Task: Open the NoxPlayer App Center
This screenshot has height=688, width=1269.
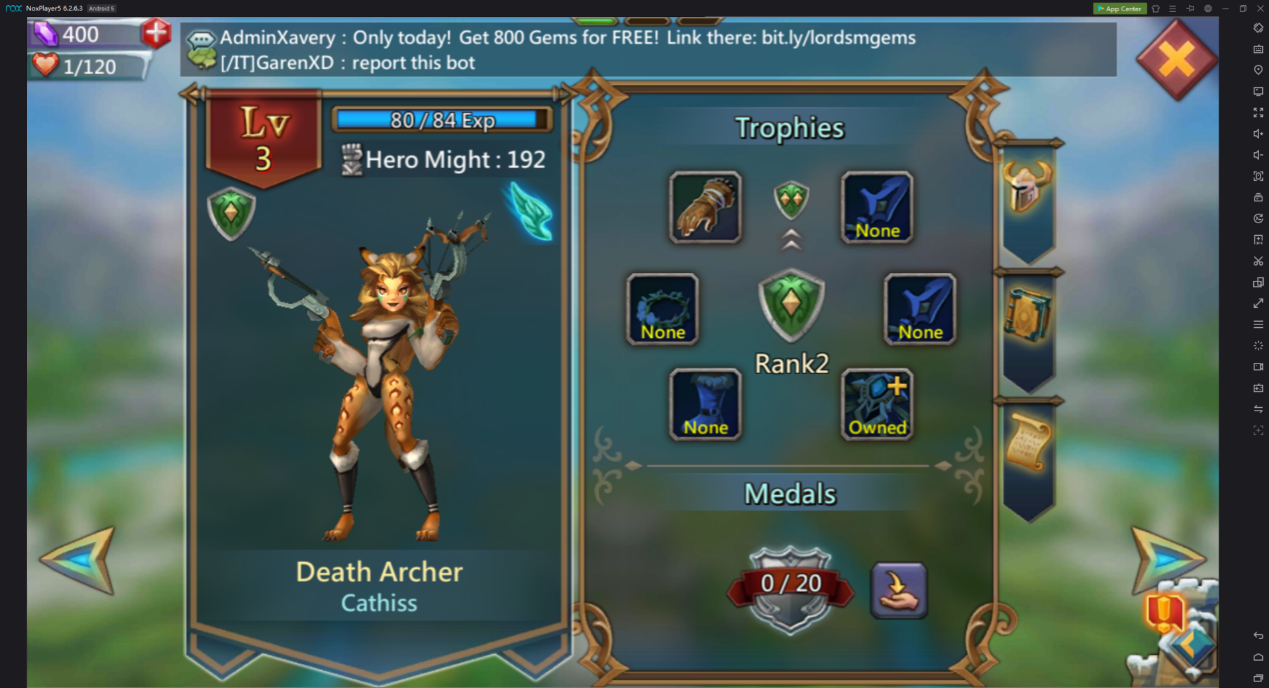Action: click(x=1119, y=8)
